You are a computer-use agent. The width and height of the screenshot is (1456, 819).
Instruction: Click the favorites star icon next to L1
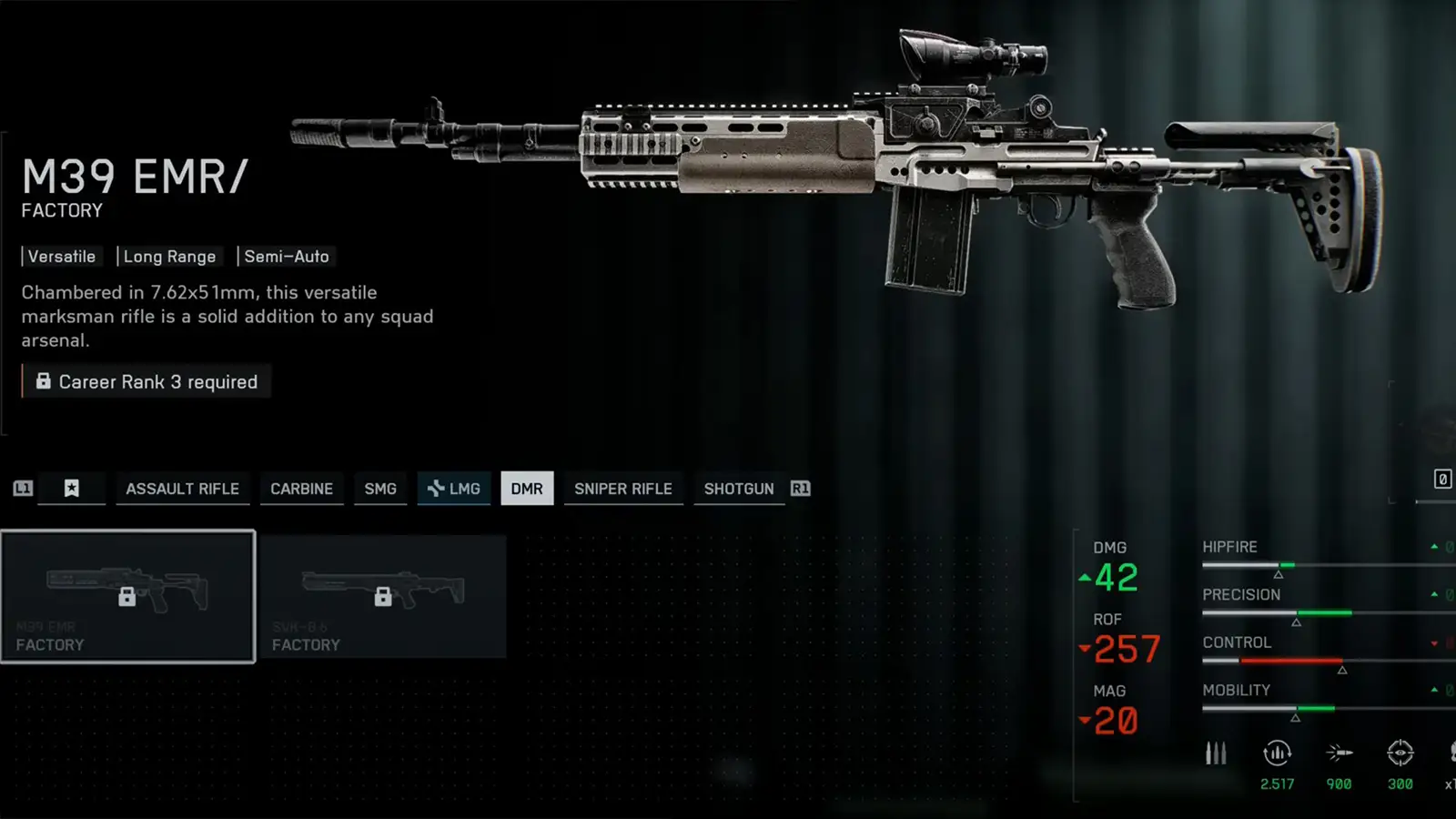[x=71, y=489]
